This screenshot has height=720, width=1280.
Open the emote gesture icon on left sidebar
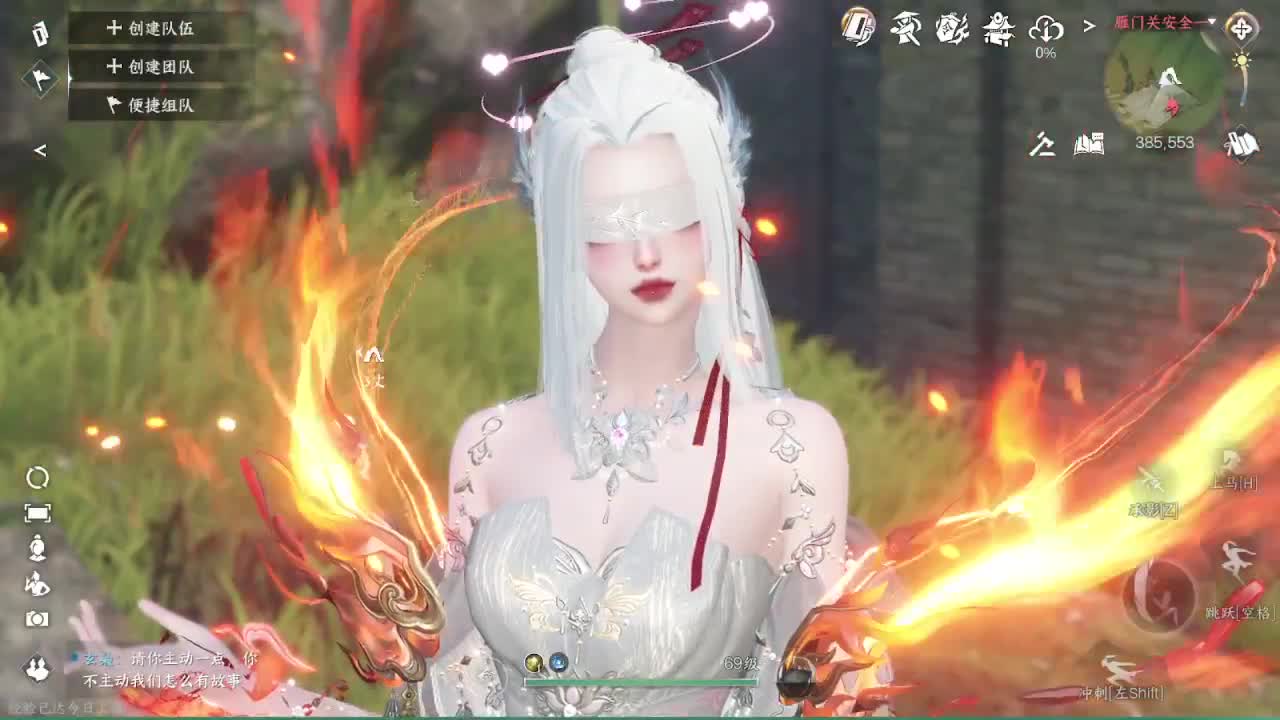(x=36, y=584)
